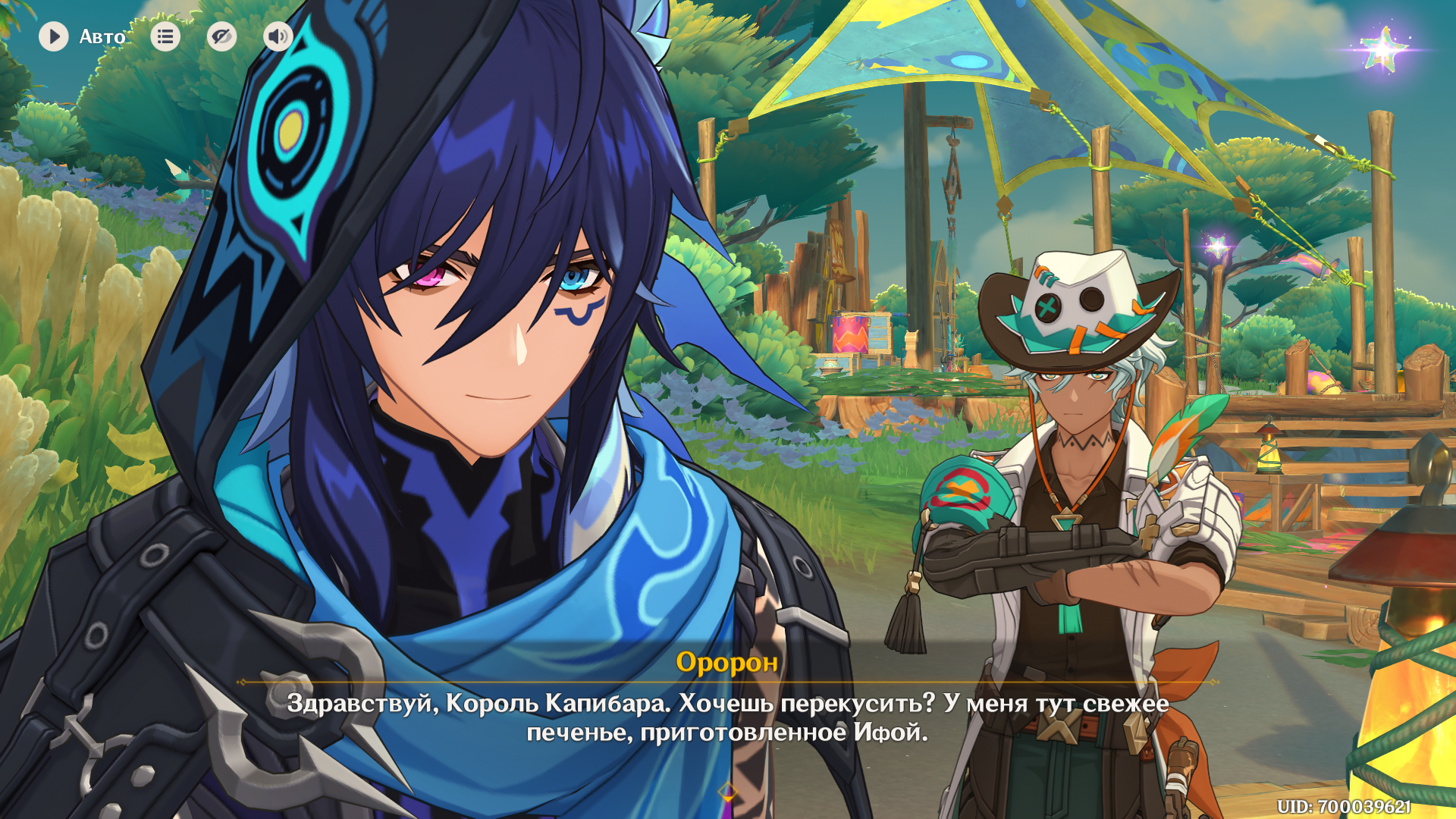Advance dialogue via the diamond continue marker

tap(728, 793)
